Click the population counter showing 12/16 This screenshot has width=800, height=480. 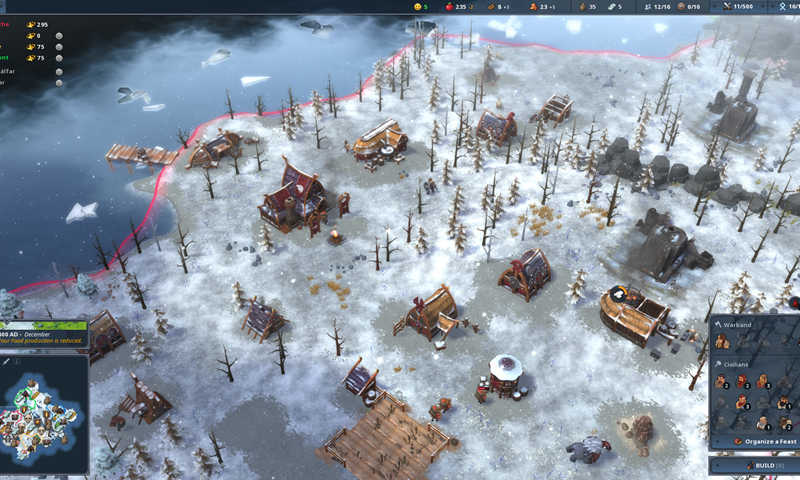click(x=658, y=6)
